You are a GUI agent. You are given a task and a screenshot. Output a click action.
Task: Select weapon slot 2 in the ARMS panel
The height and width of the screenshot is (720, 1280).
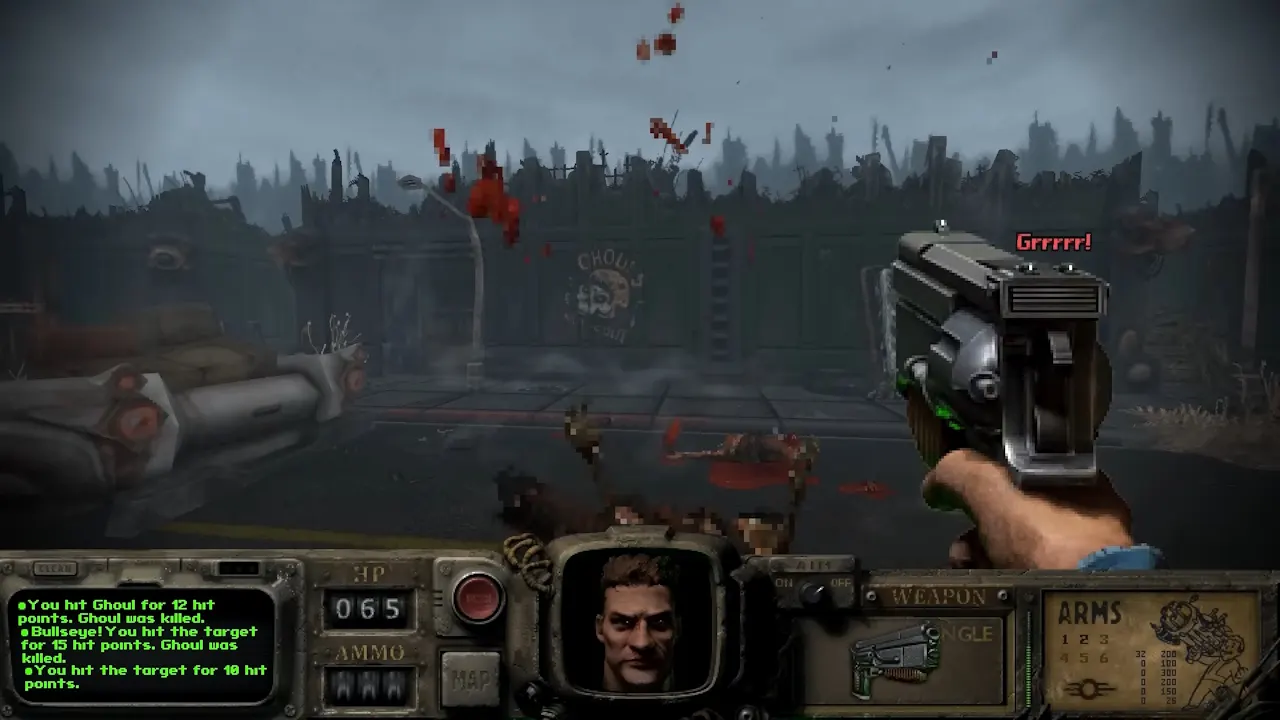1084,641
